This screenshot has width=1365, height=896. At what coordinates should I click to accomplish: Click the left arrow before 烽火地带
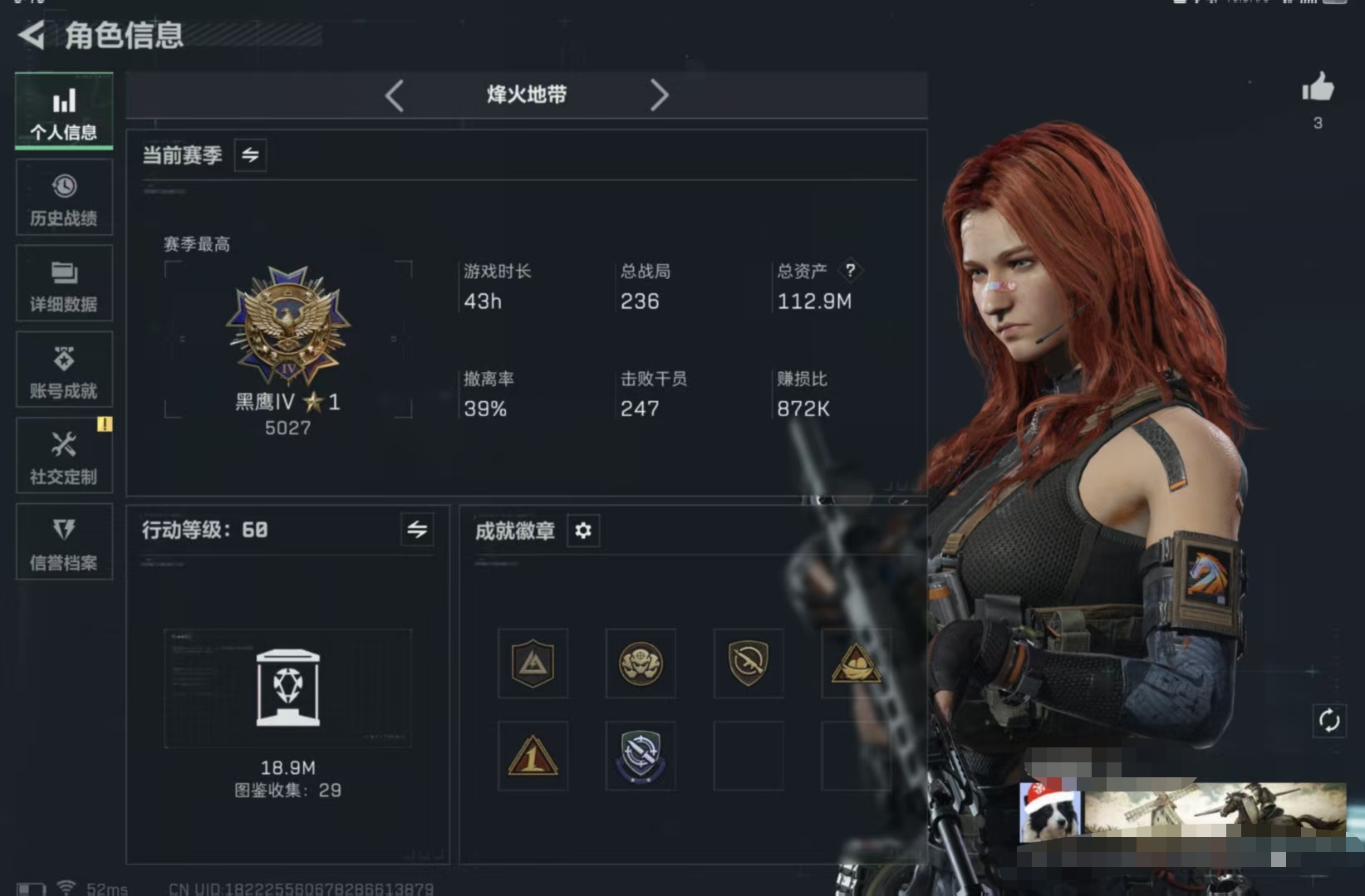point(395,95)
